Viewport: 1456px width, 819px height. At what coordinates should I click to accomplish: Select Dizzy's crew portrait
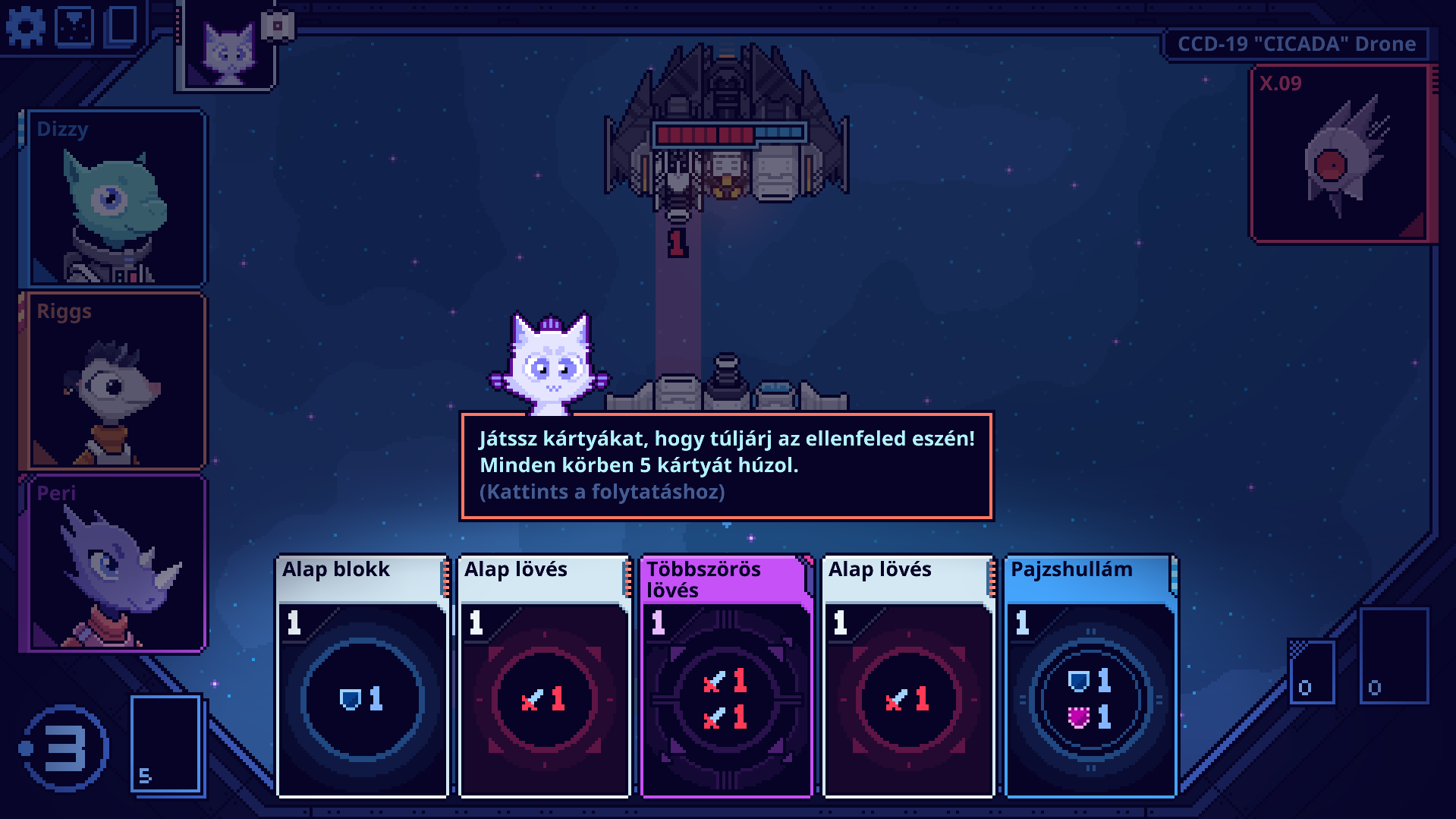[115, 199]
